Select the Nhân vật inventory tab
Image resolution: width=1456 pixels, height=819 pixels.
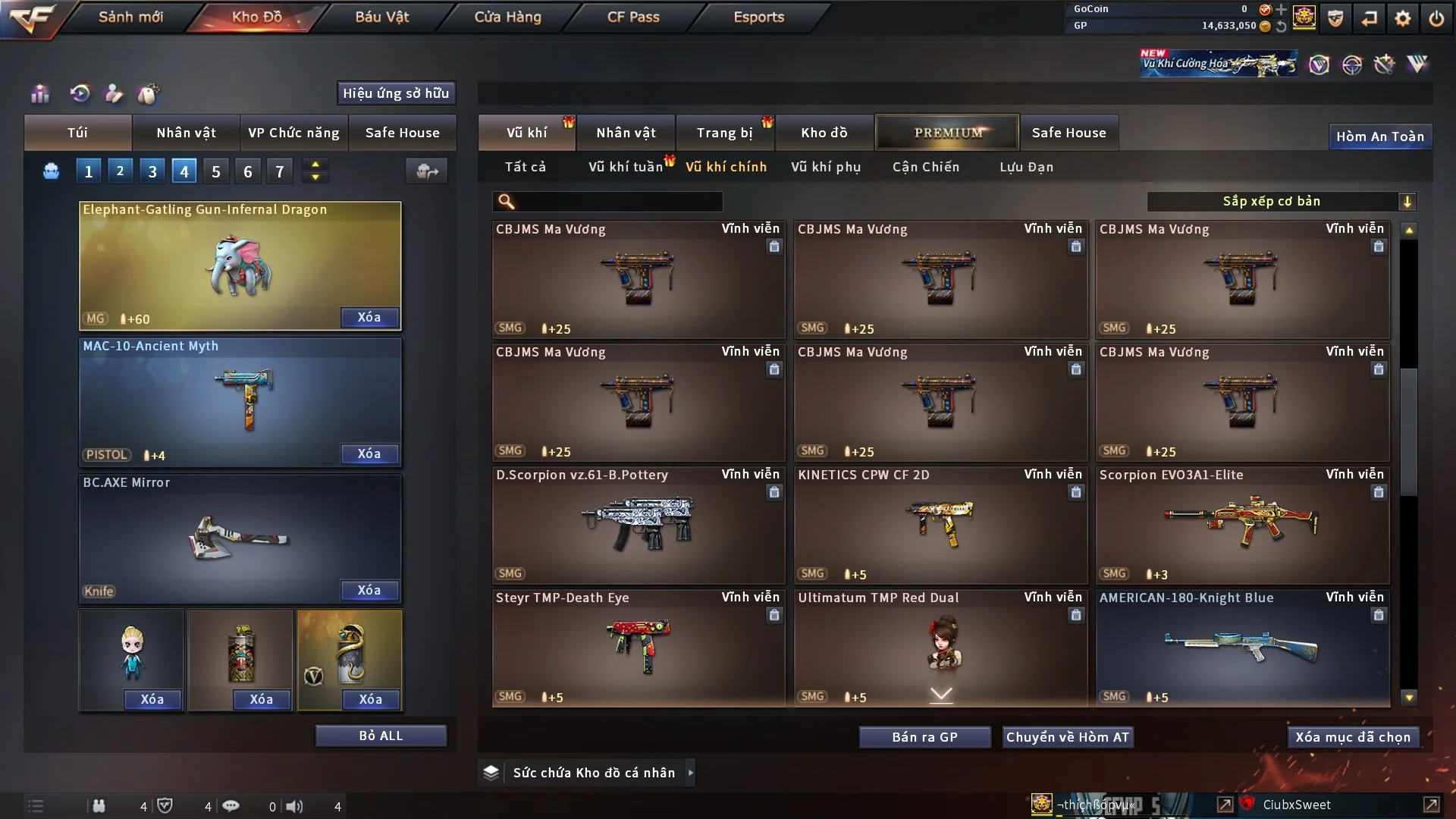[x=626, y=133]
